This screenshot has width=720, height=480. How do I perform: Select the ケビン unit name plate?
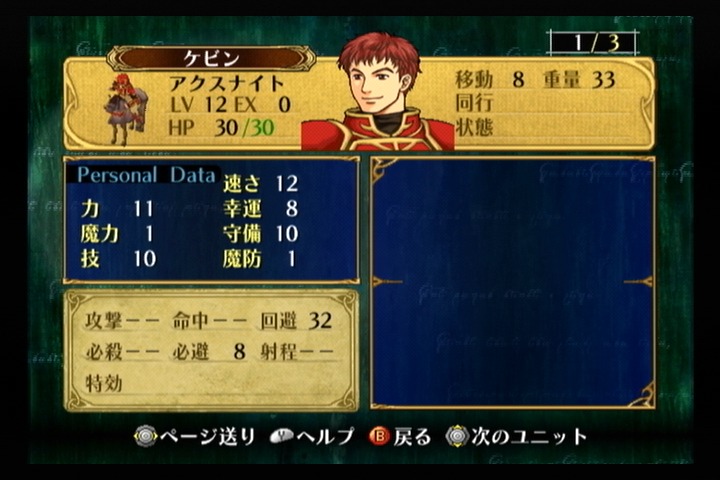(x=211, y=57)
